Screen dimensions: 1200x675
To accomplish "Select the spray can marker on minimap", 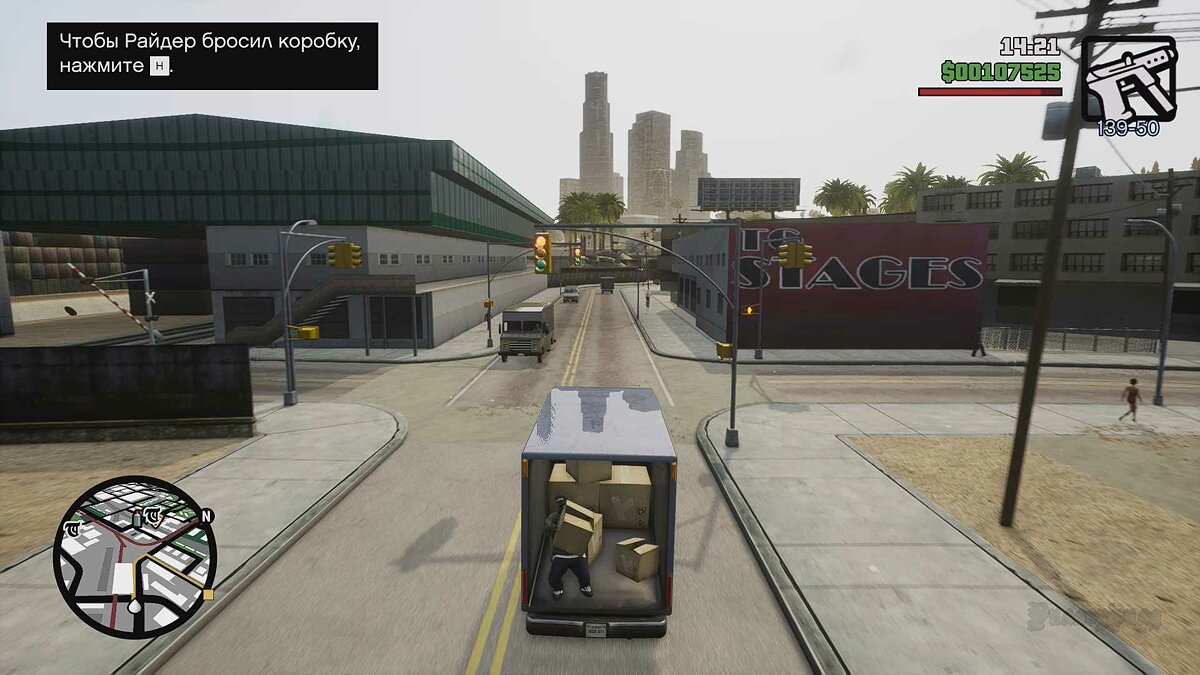I will tap(137, 518).
